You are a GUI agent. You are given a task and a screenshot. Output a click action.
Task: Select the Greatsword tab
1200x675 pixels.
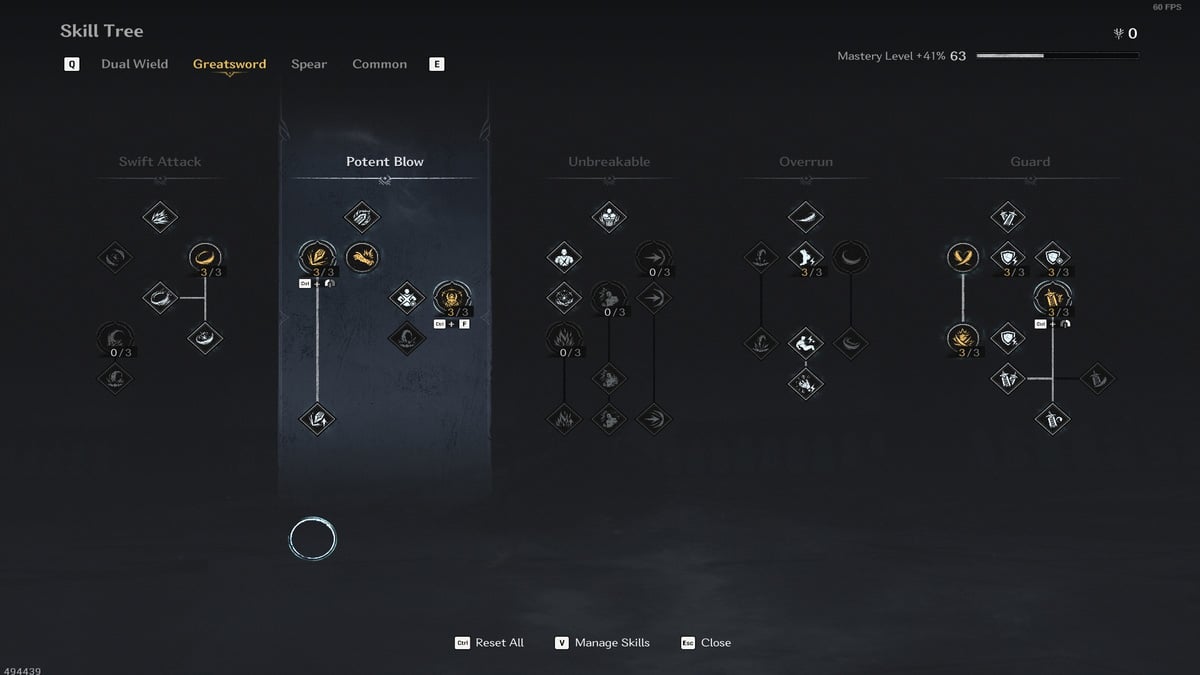(x=229, y=64)
